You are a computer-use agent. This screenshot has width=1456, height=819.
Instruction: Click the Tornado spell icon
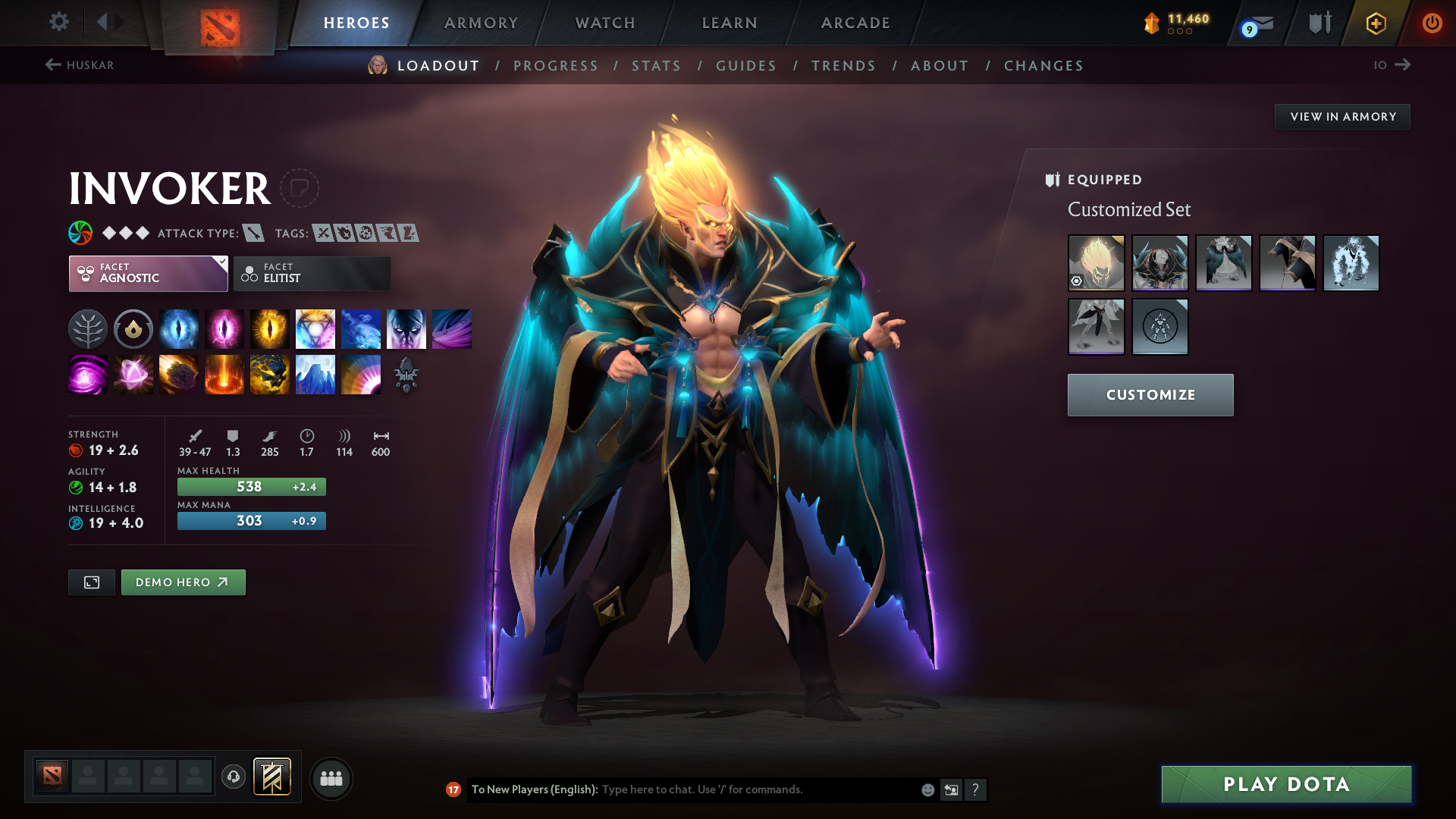[x=451, y=328]
